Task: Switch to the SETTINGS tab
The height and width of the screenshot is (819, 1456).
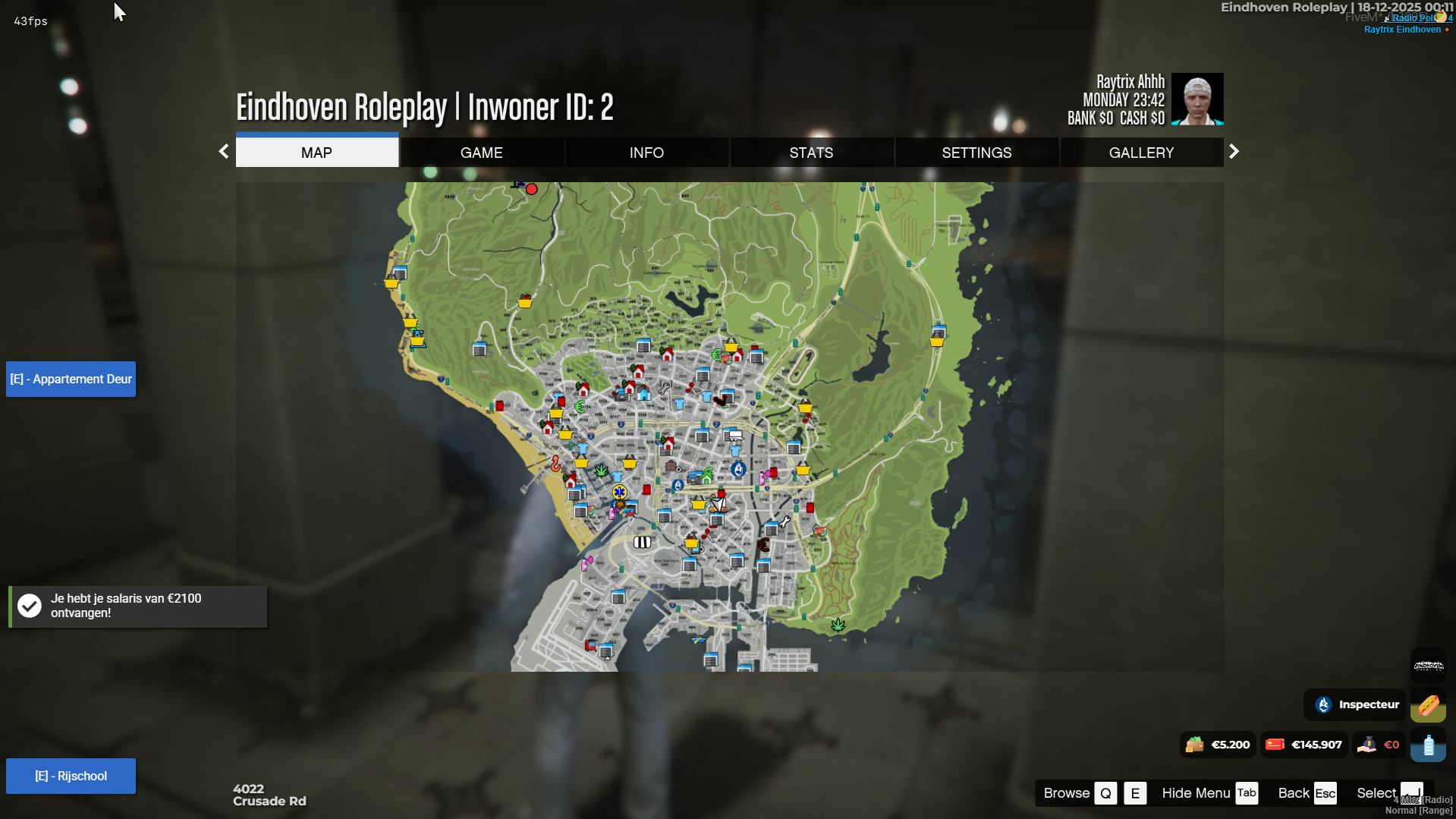Action: coord(976,152)
